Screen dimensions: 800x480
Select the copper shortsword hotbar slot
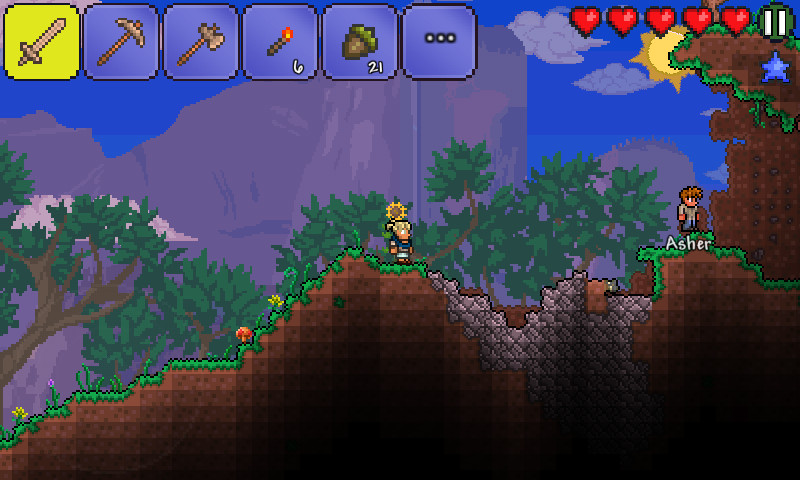pos(42,42)
